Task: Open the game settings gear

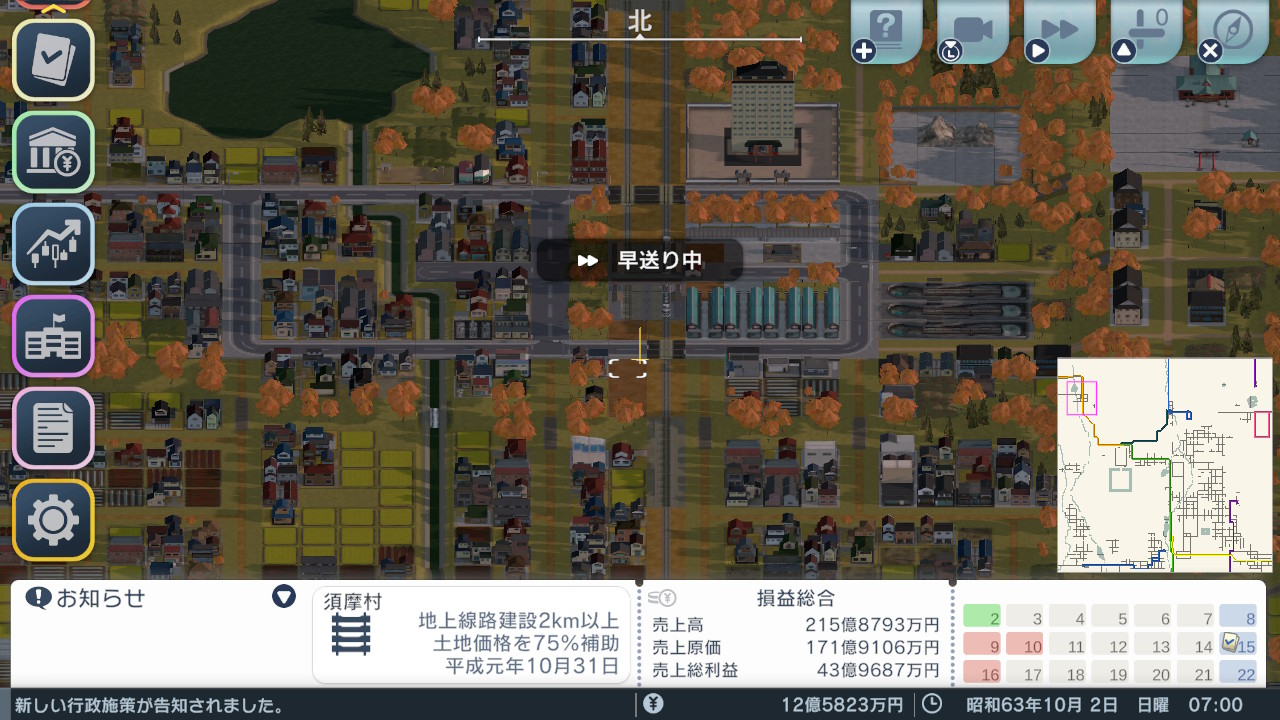Action: (52, 519)
